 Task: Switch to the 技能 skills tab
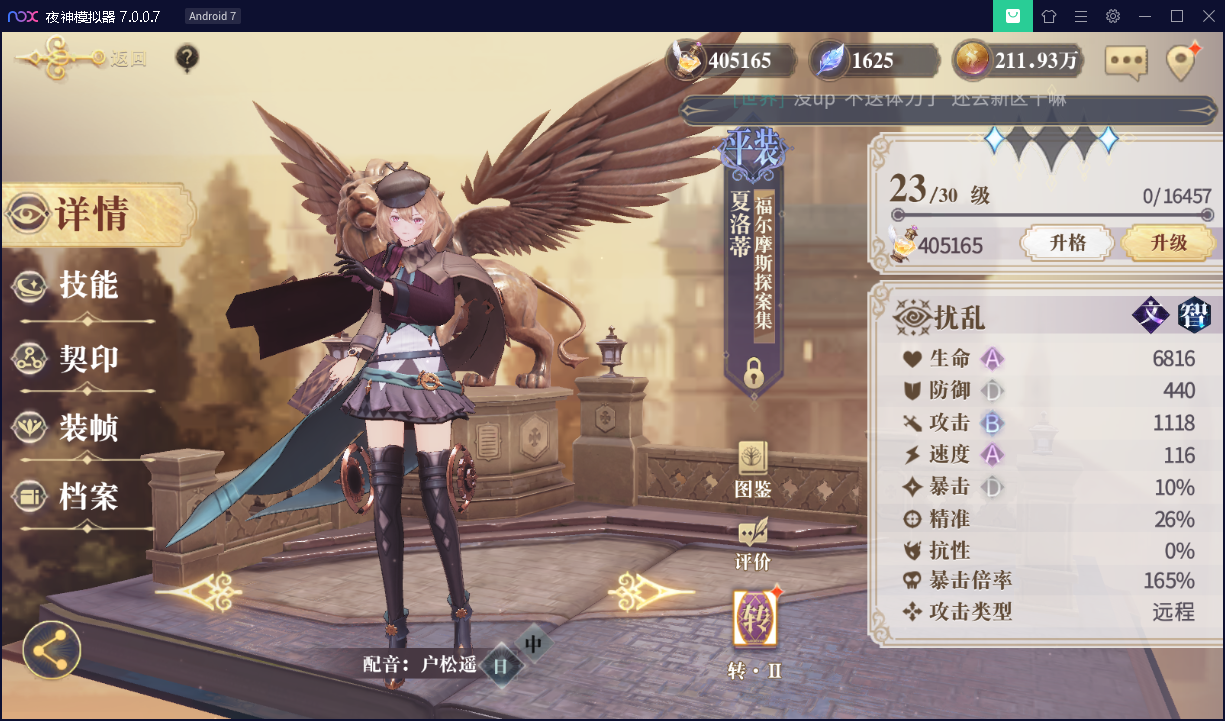pyautogui.click(x=87, y=286)
